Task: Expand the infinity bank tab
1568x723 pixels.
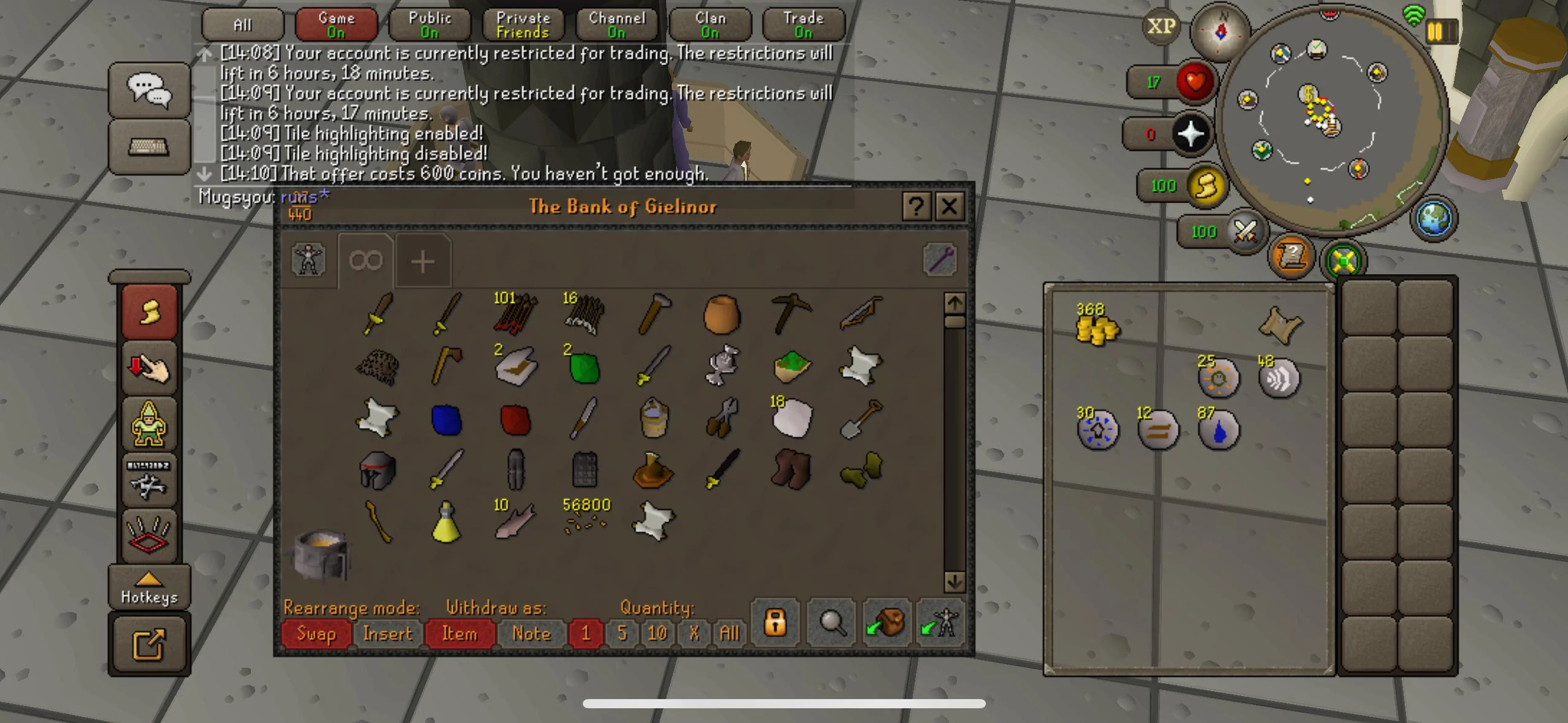Action: pos(365,261)
